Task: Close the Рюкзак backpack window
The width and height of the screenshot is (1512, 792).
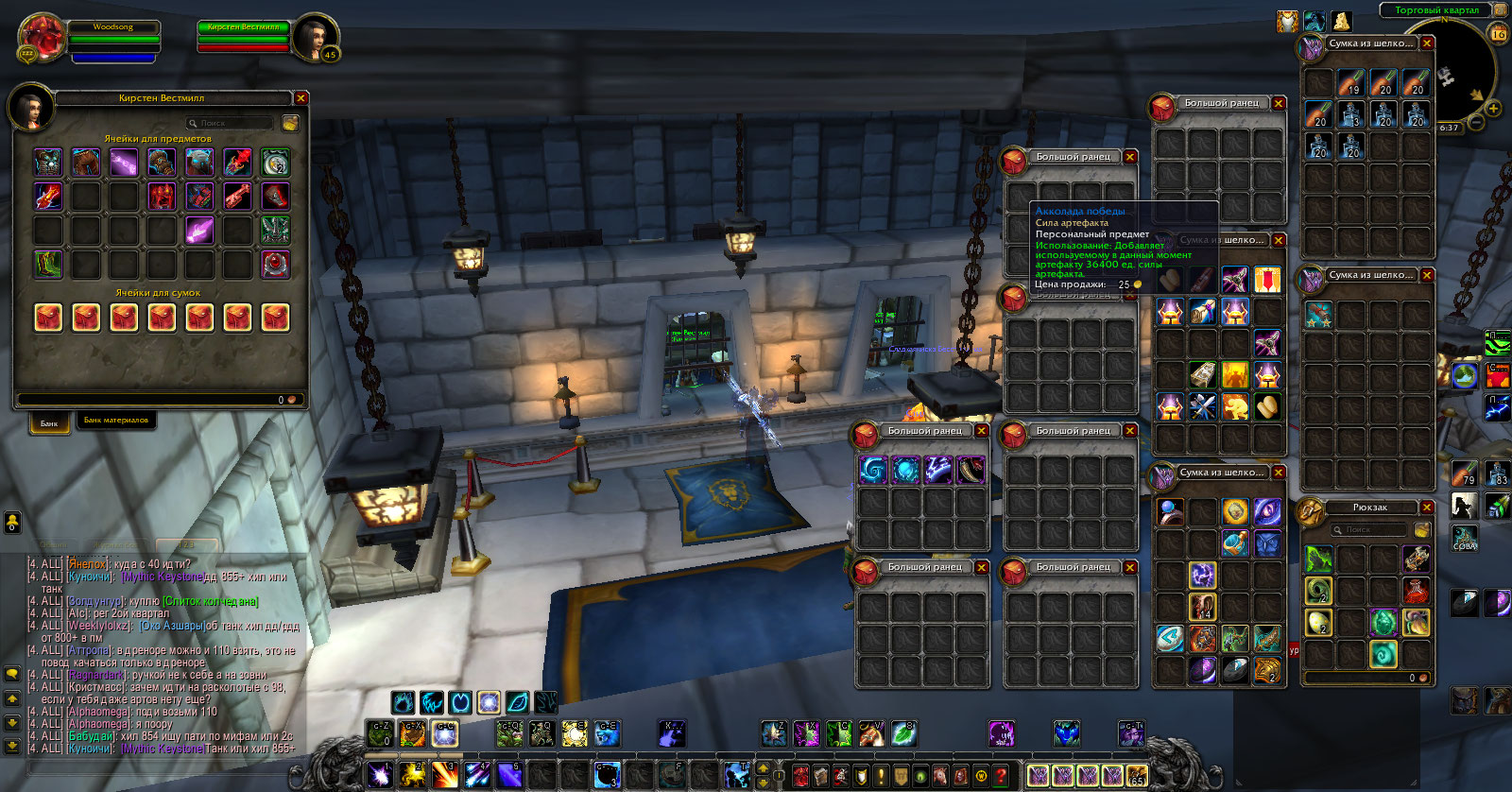Action: tap(1427, 508)
